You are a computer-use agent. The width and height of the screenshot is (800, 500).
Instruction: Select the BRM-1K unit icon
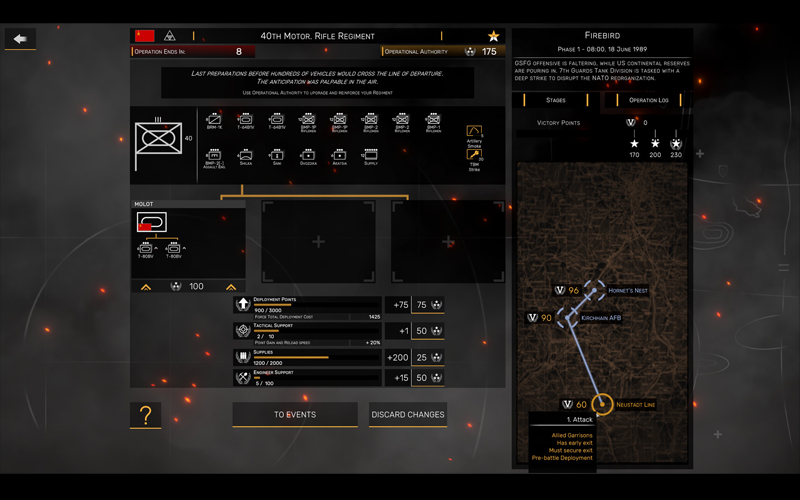point(214,121)
